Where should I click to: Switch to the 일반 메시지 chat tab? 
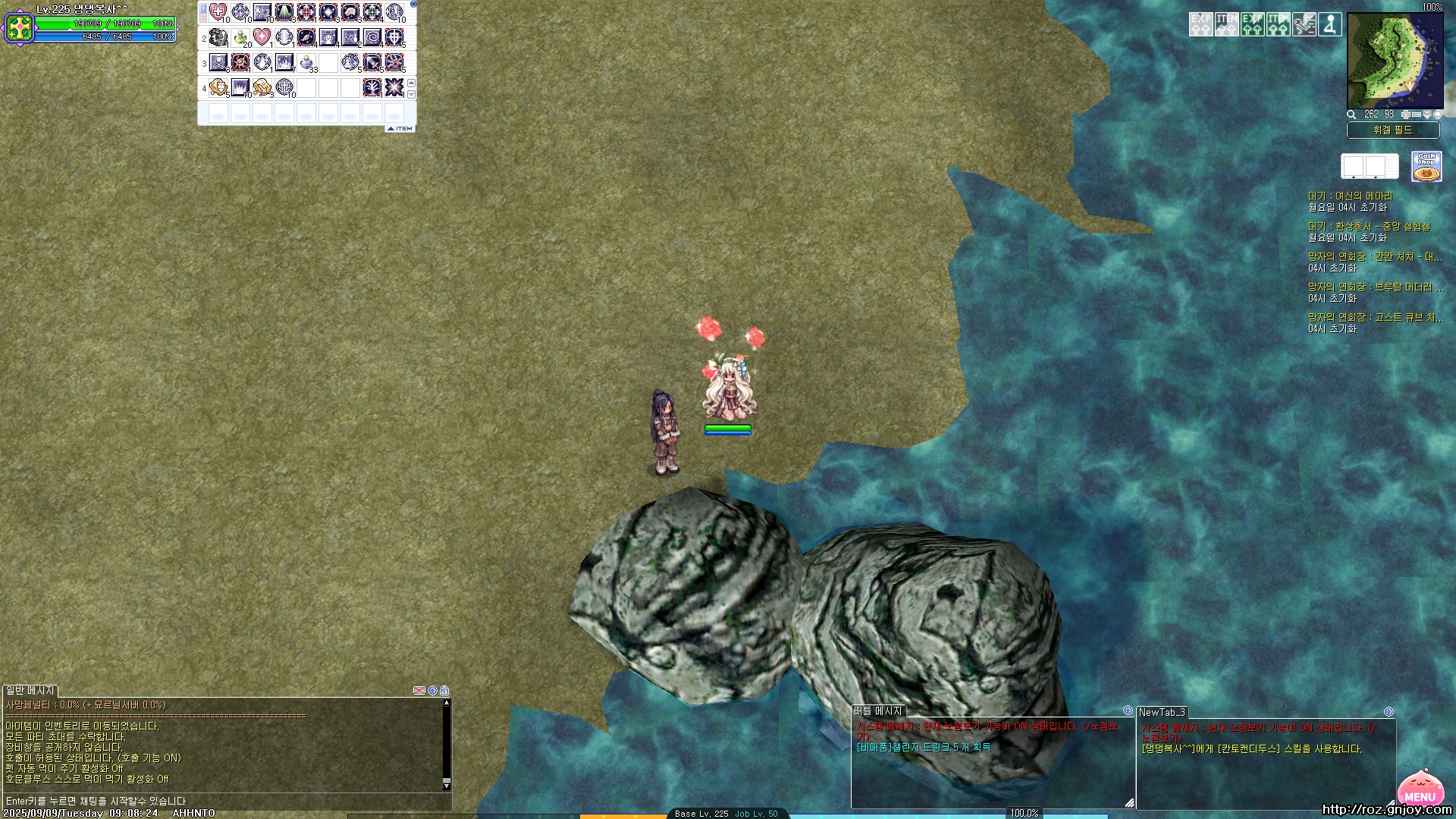[x=30, y=691]
